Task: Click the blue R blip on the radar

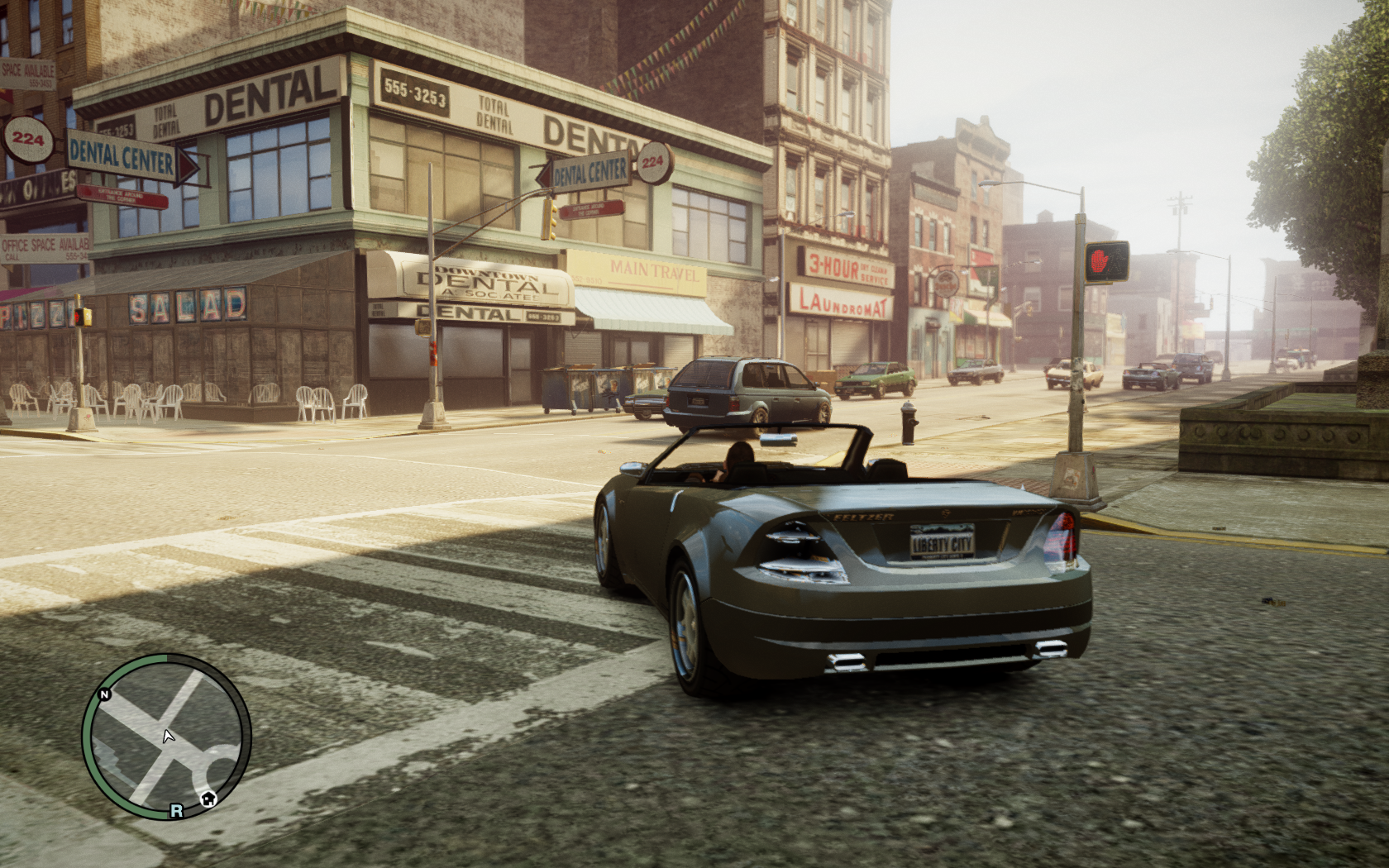Action: coord(176,810)
